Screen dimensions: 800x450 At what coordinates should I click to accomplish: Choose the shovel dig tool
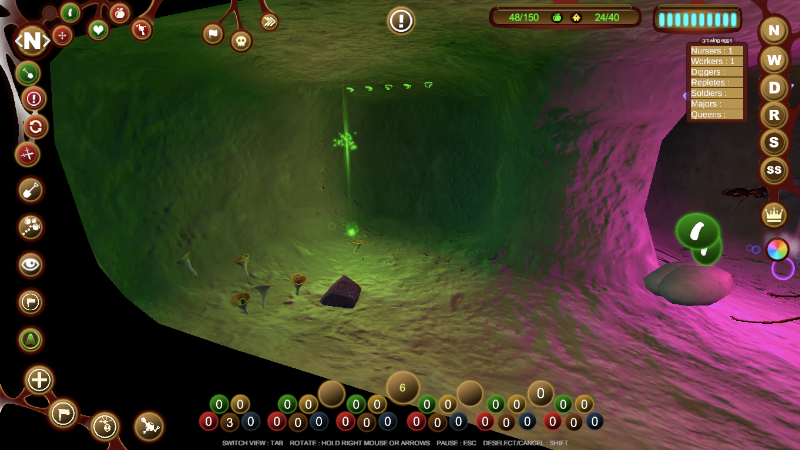pos(31,189)
